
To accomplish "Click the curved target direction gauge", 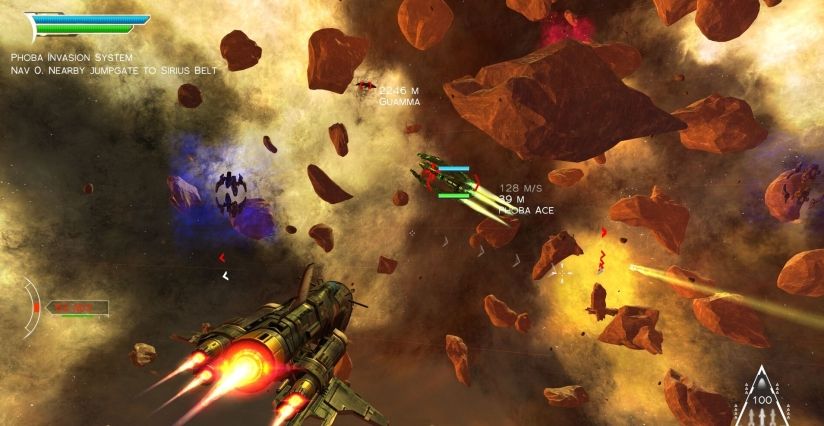I will tap(31, 307).
